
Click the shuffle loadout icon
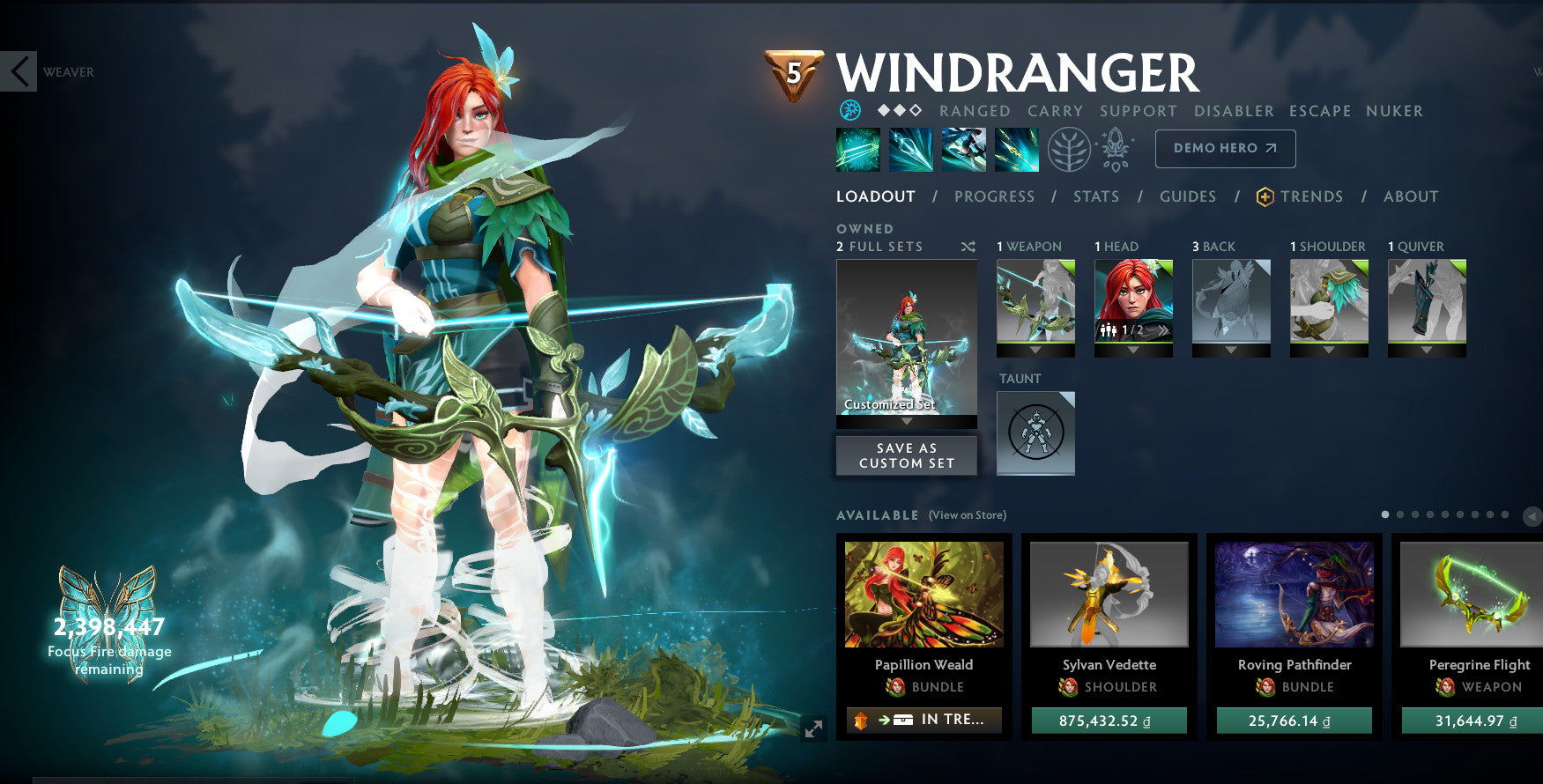pyautogui.click(x=968, y=248)
